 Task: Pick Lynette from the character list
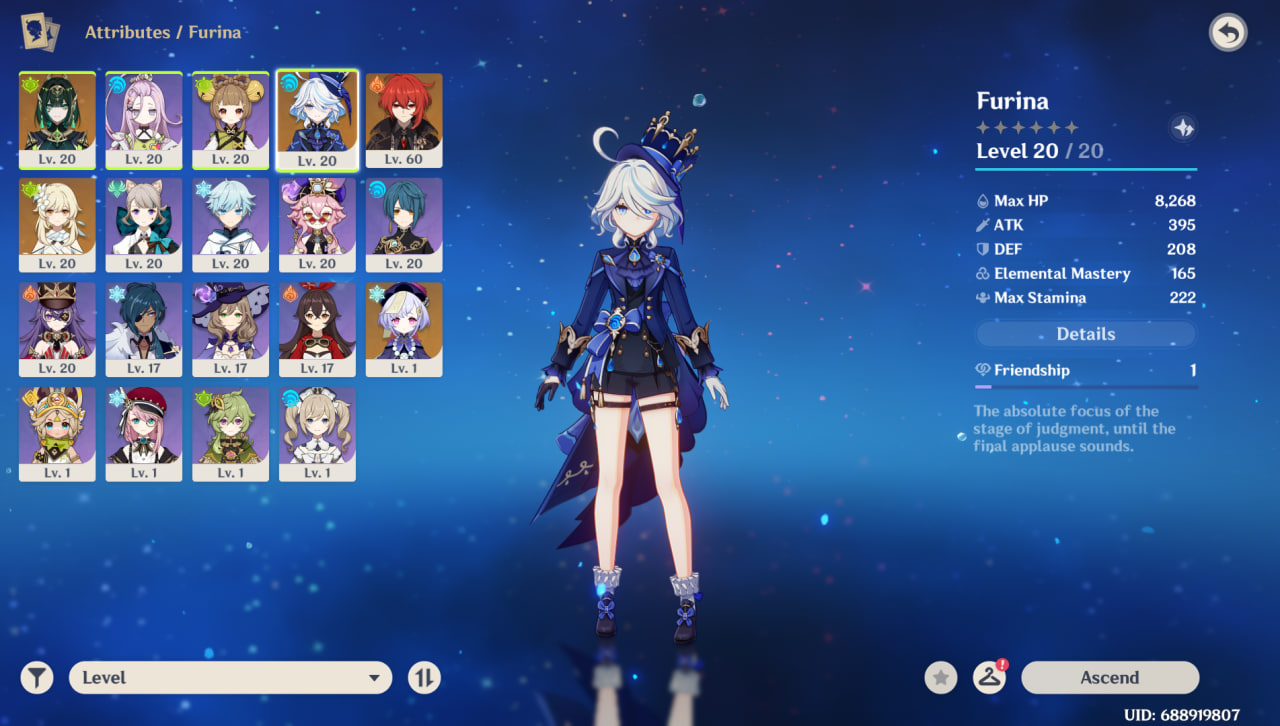click(x=144, y=224)
